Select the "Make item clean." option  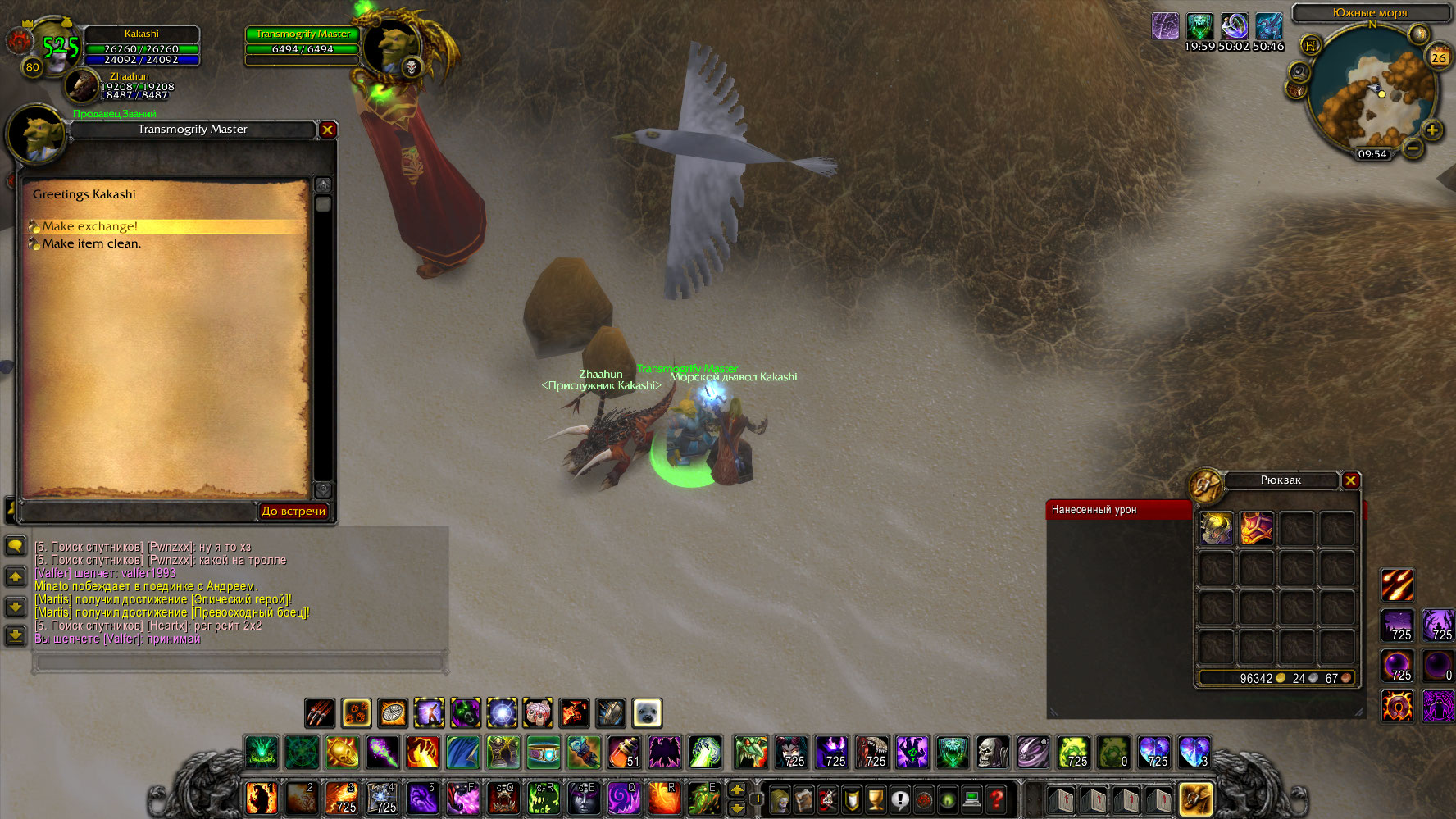tap(92, 243)
